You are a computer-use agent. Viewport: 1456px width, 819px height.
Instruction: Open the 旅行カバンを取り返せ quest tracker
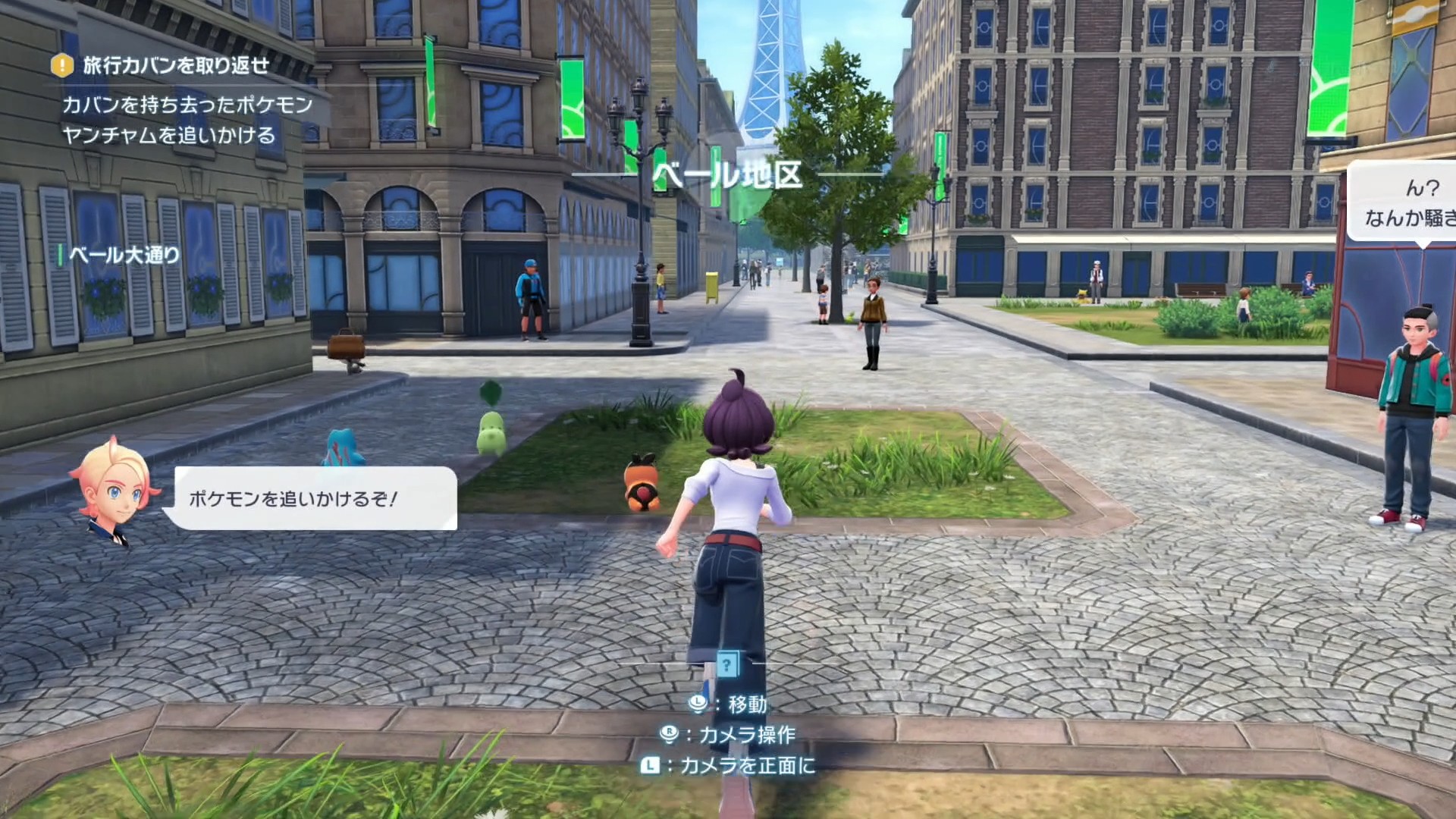point(176,66)
